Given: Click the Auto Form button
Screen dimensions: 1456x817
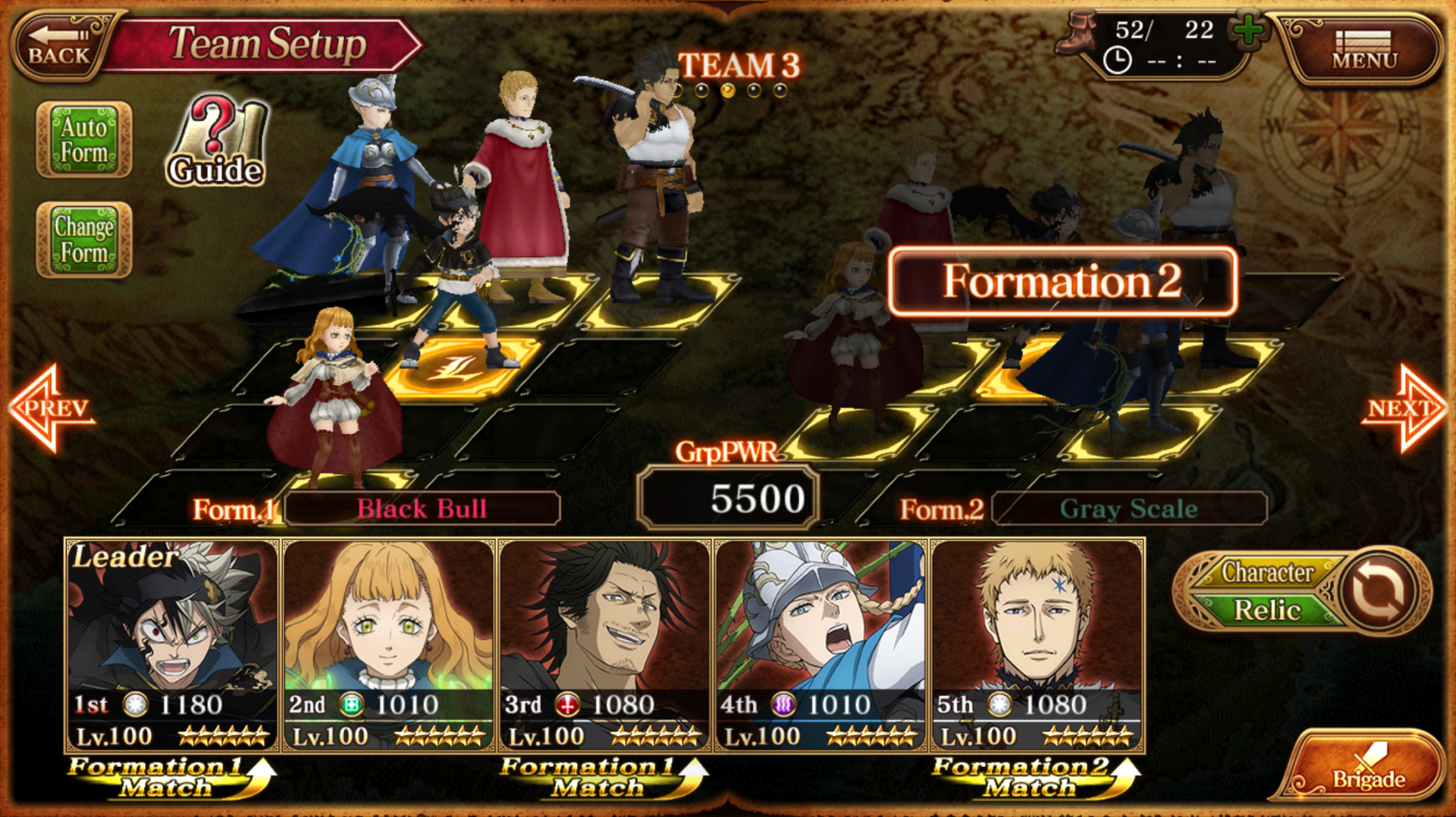Looking at the screenshot, I should pyautogui.click(x=83, y=140).
